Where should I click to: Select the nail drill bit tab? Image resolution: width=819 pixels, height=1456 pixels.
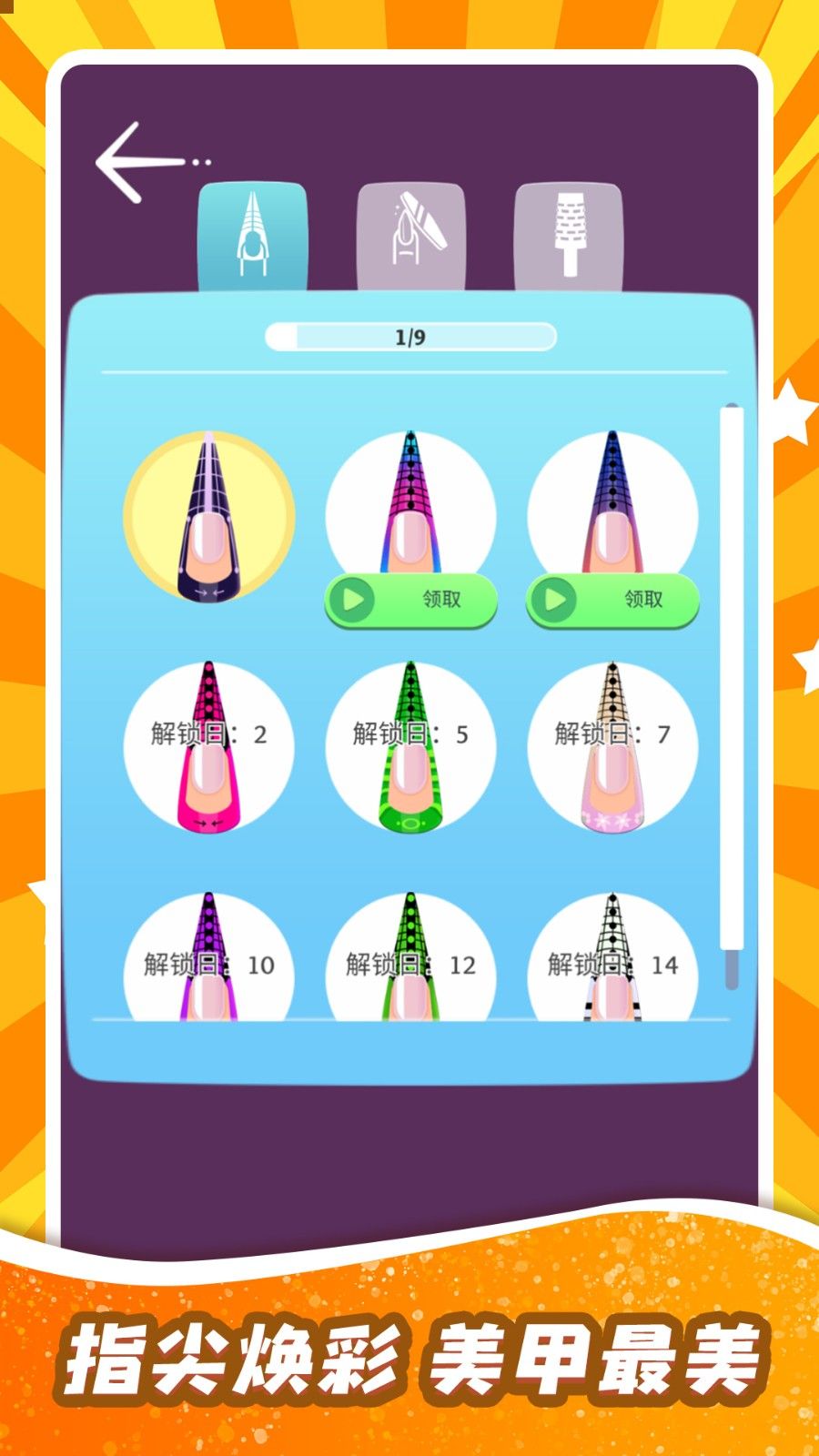569,236
